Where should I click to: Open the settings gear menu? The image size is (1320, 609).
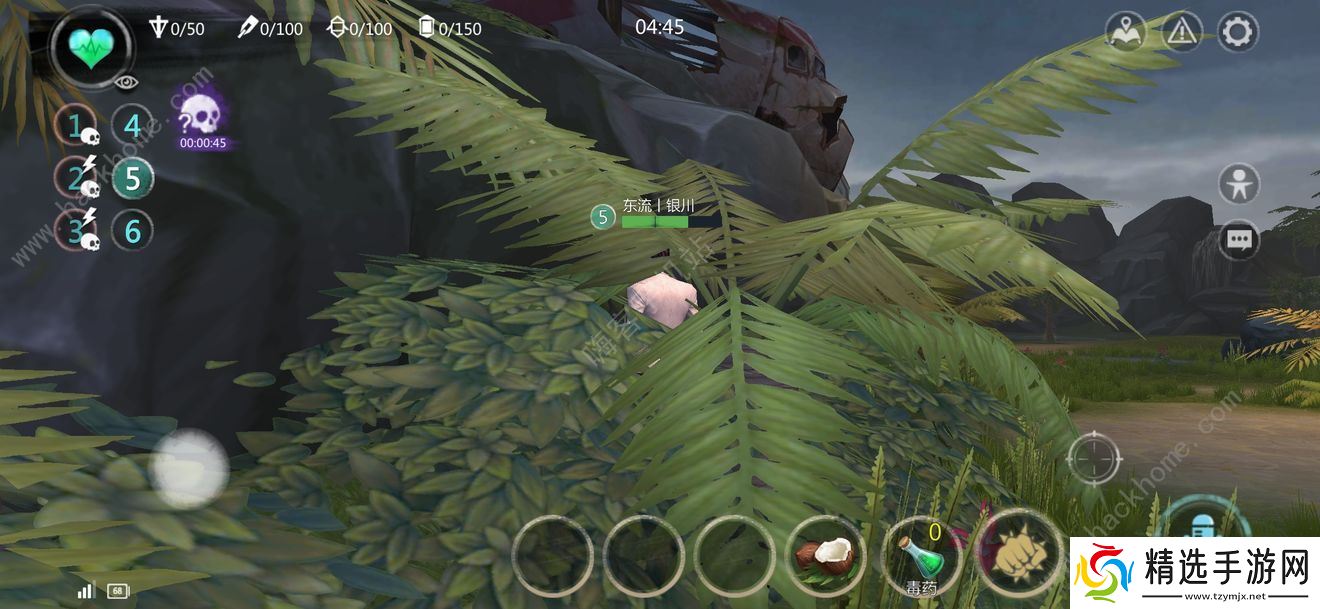pos(1237,32)
